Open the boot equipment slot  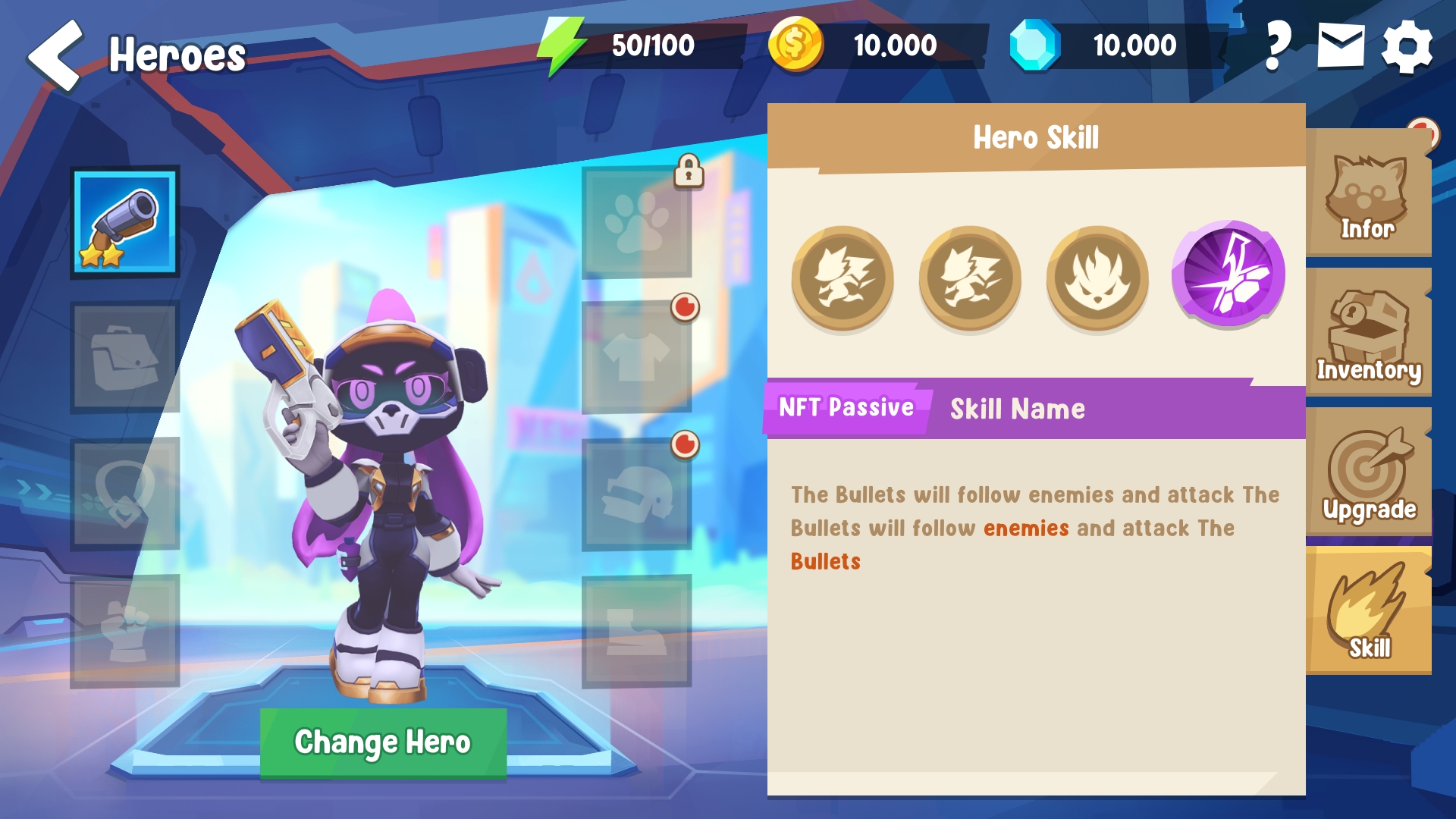(x=637, y=631)
